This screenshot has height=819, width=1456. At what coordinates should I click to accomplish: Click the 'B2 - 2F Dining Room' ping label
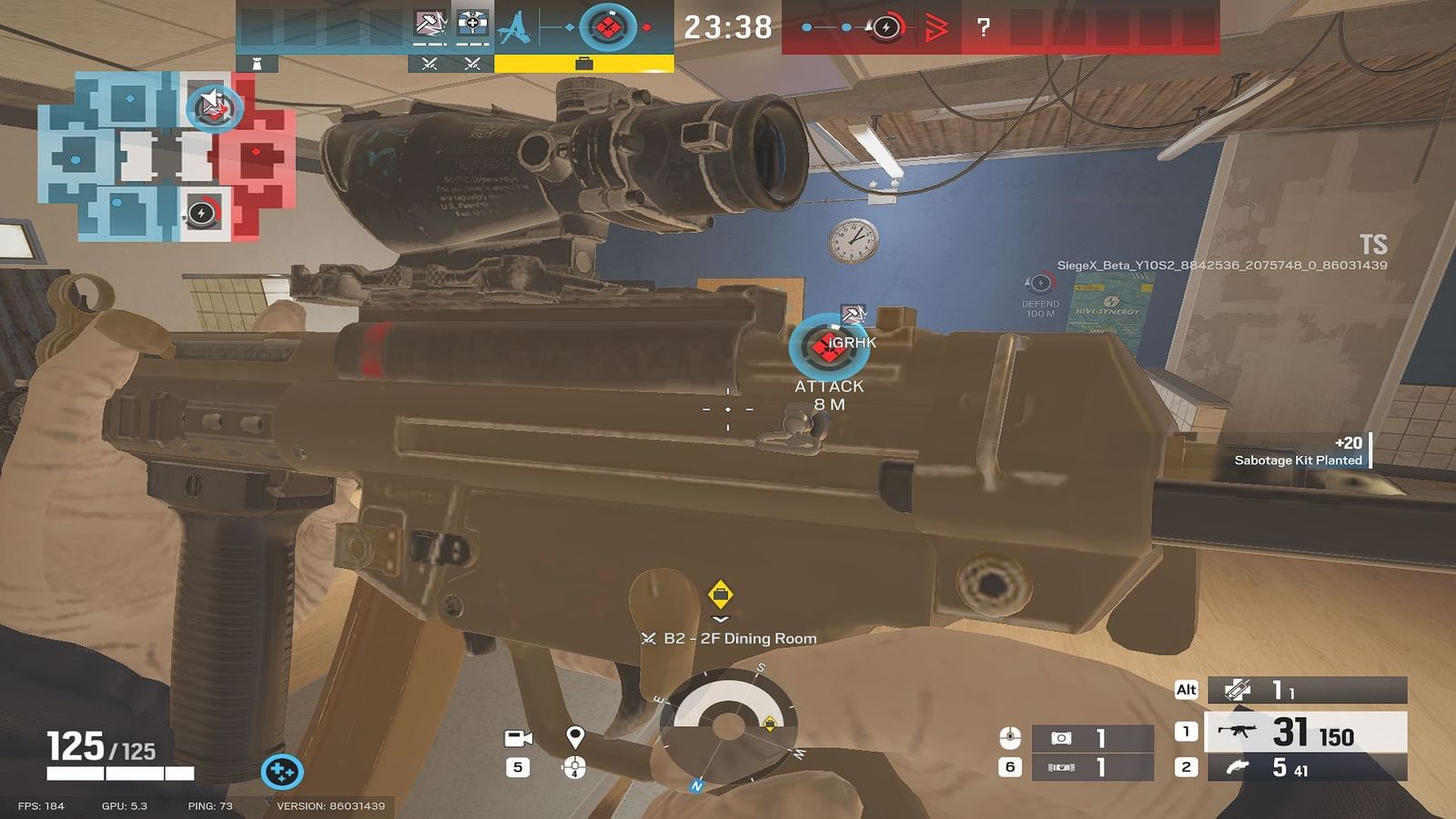[728, 640]
